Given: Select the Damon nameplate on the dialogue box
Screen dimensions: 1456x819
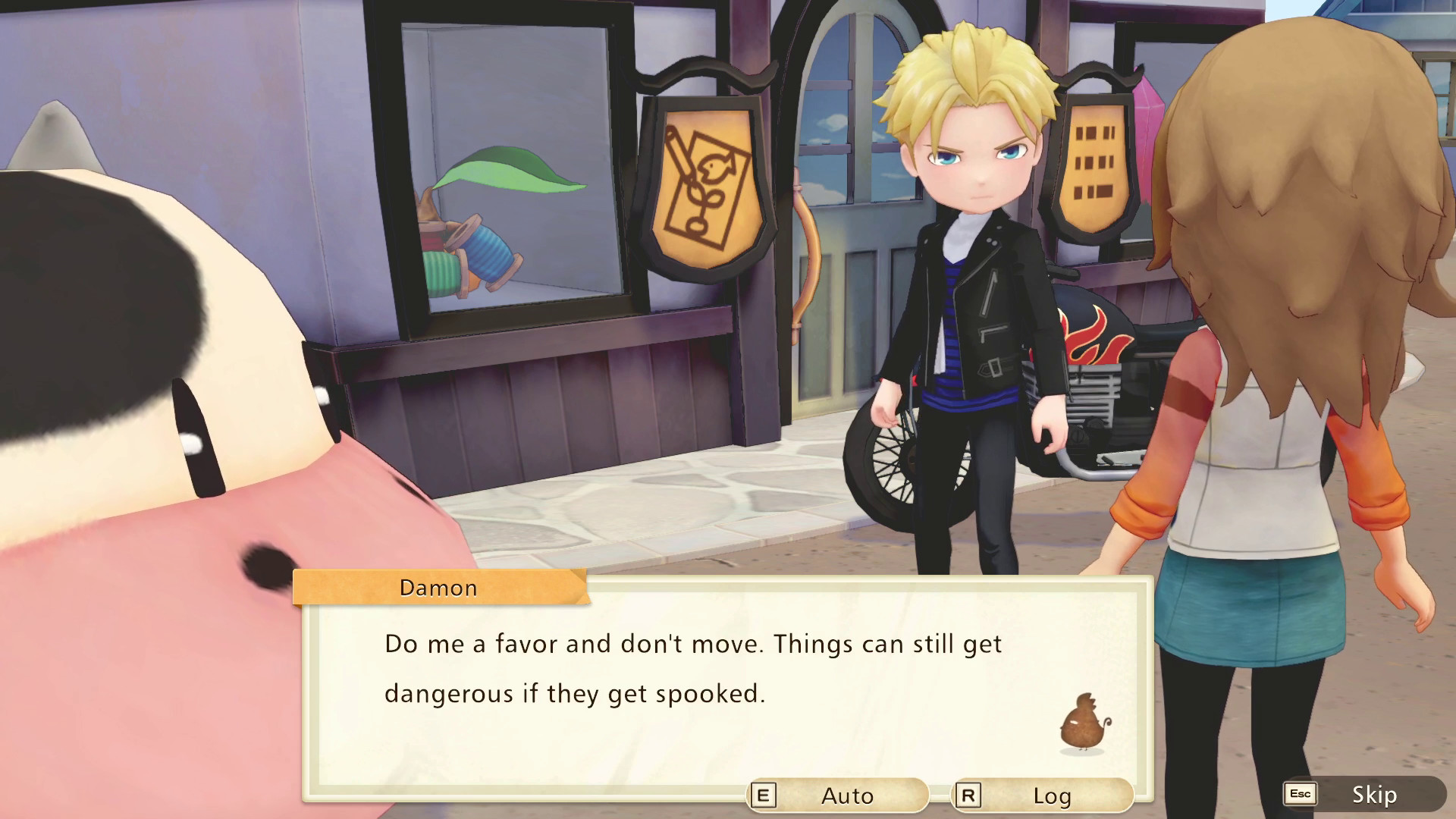Looking at the screenshot, I should [438, 587].
